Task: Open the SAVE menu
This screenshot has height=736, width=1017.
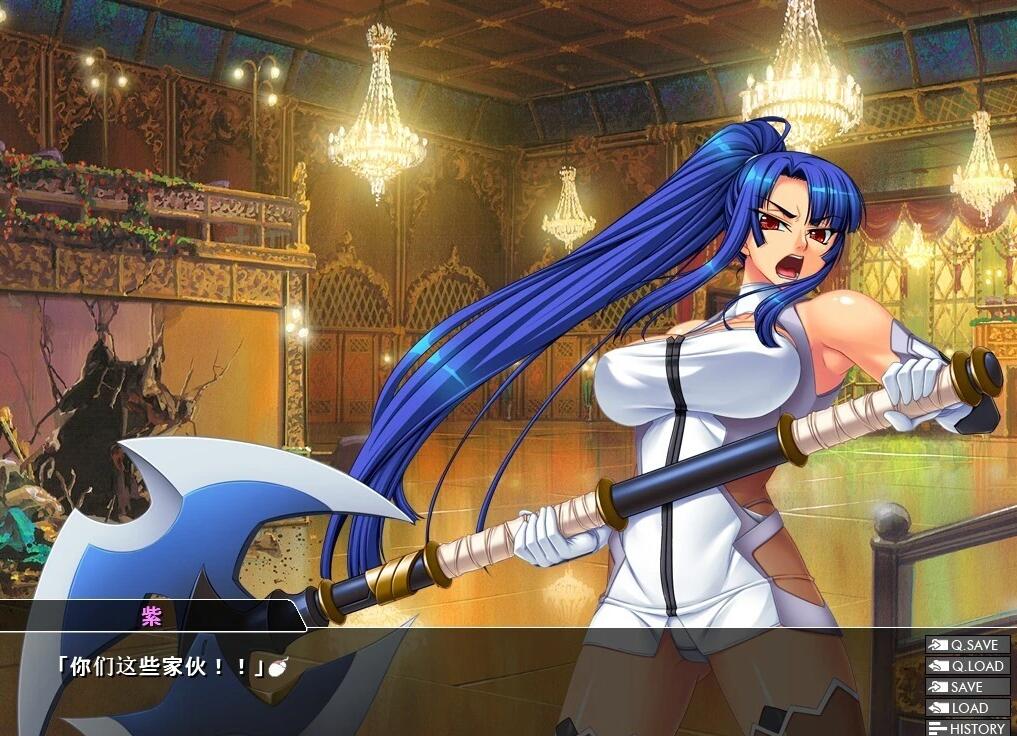Action: pyautogui.click(x=966, y=687)
